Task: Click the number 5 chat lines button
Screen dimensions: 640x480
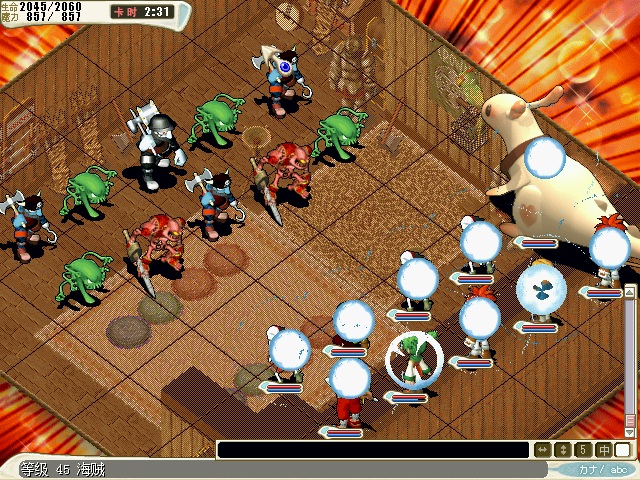Action: pyautogui.click(x=582, y=450)
